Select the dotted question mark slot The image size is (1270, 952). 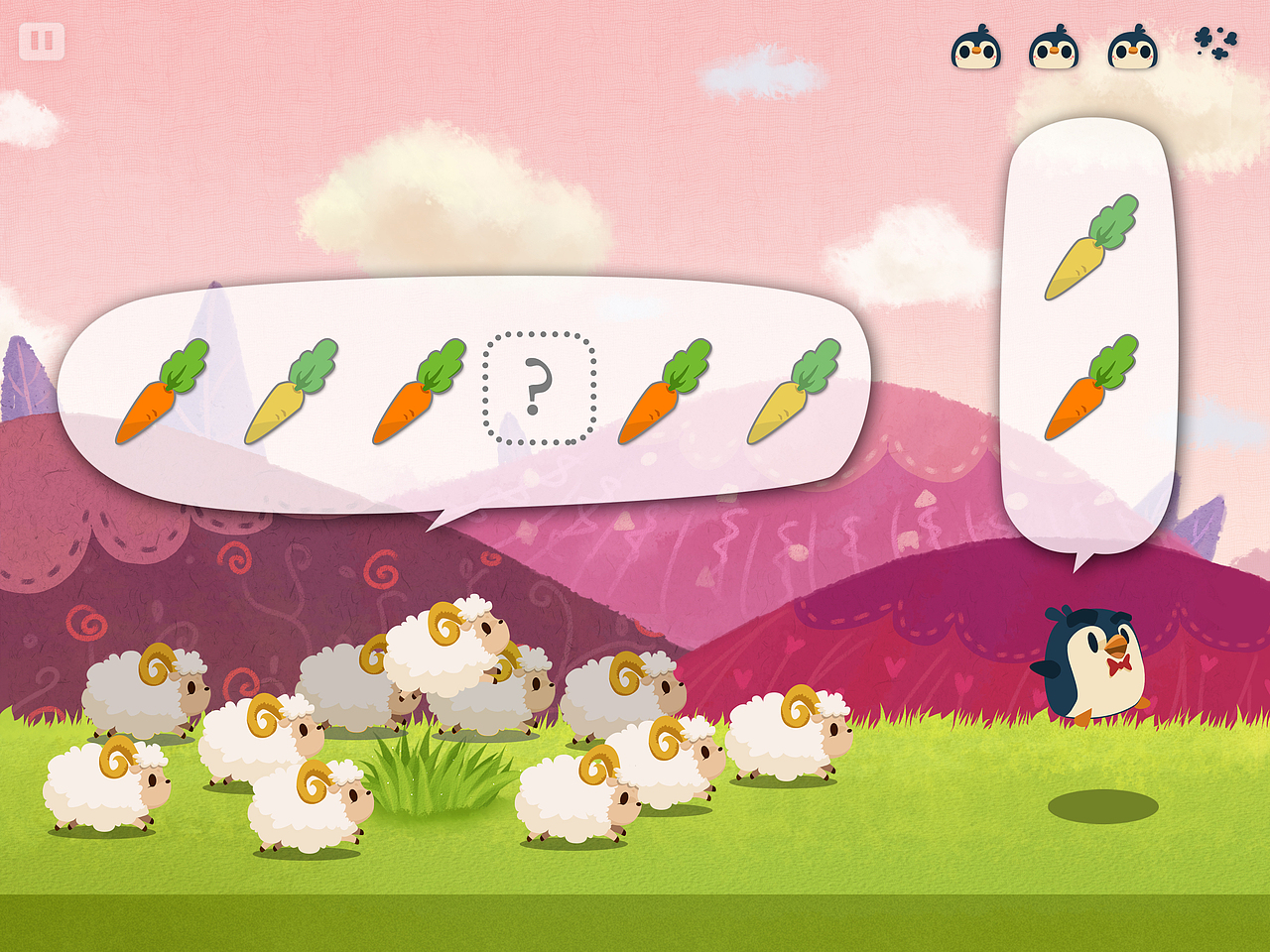[538, 389]
